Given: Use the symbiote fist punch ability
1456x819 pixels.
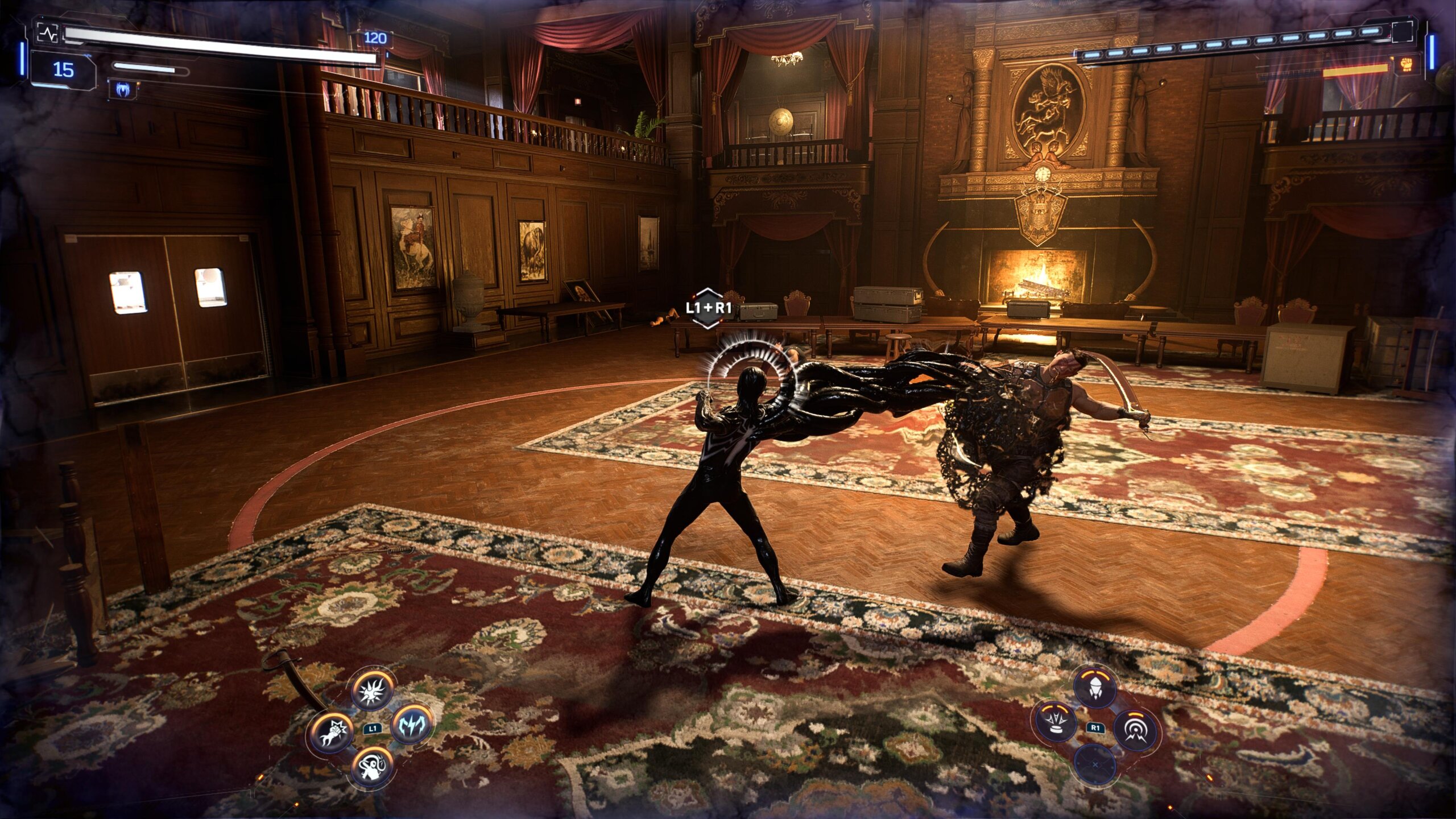Looking at the screenshot, I should [x=333, y=732].
